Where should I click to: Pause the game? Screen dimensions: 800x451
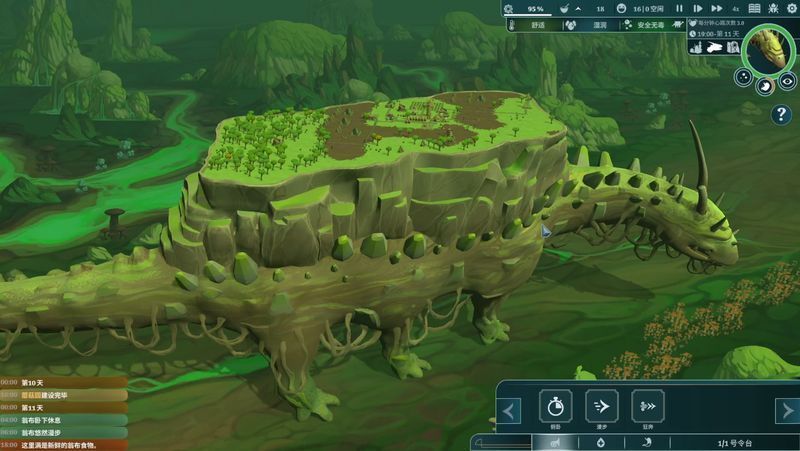[x=680, y=8]
